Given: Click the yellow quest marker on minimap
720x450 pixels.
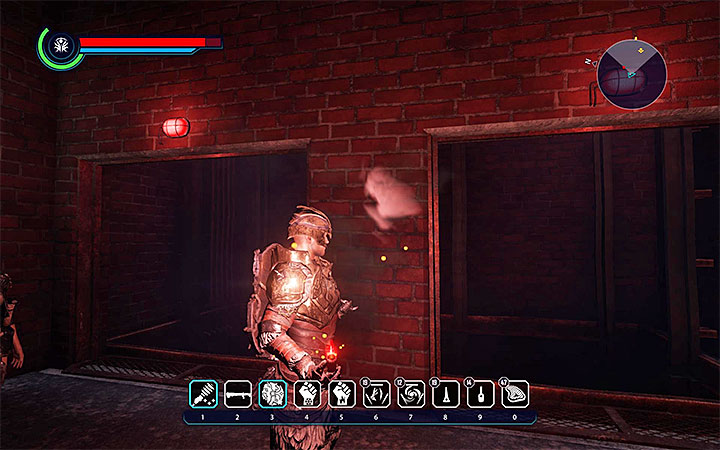Looking at the screenshot, I should [x=632, y=41].
